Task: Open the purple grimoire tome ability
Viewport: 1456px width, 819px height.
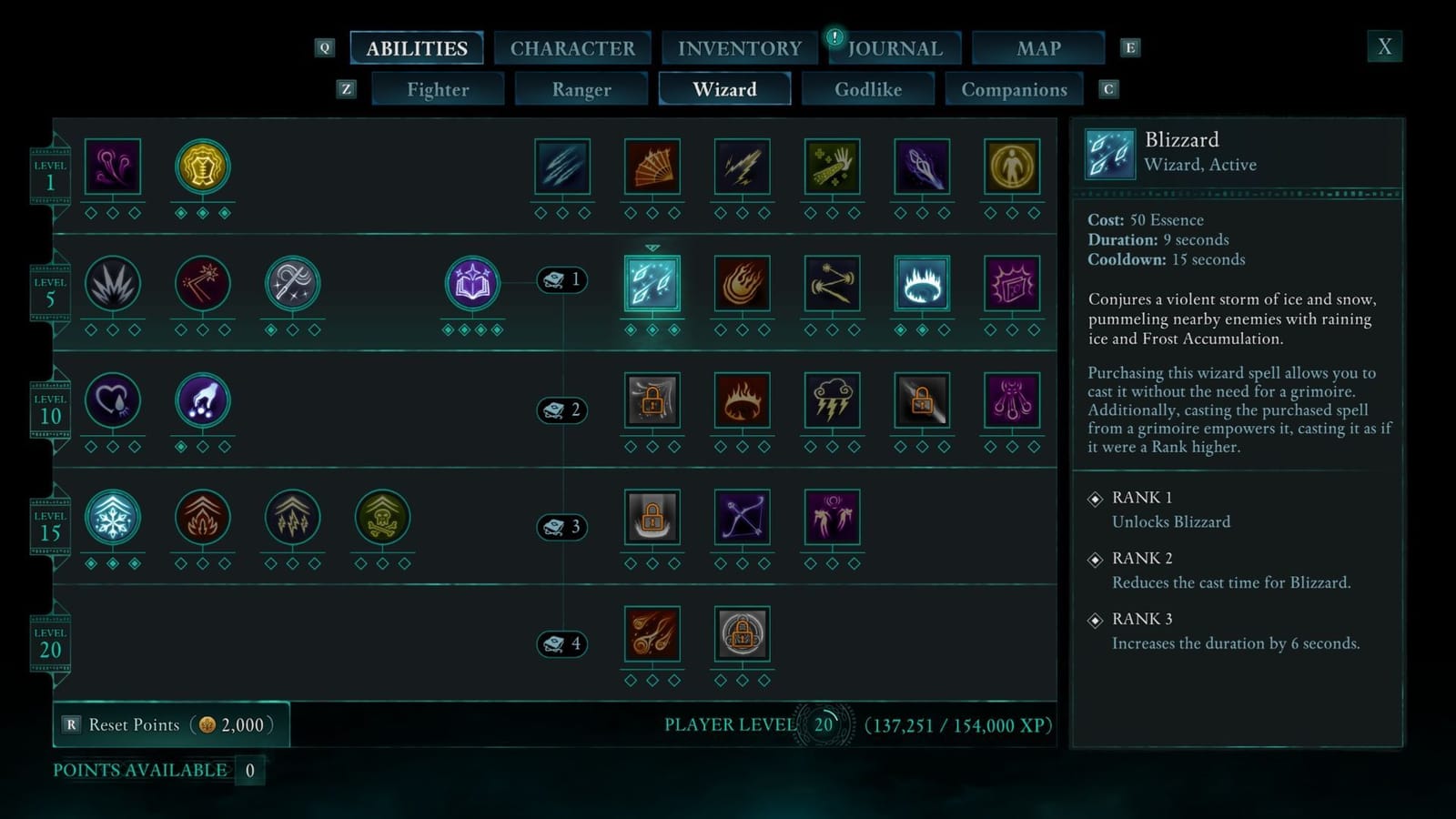Action: 472,283
